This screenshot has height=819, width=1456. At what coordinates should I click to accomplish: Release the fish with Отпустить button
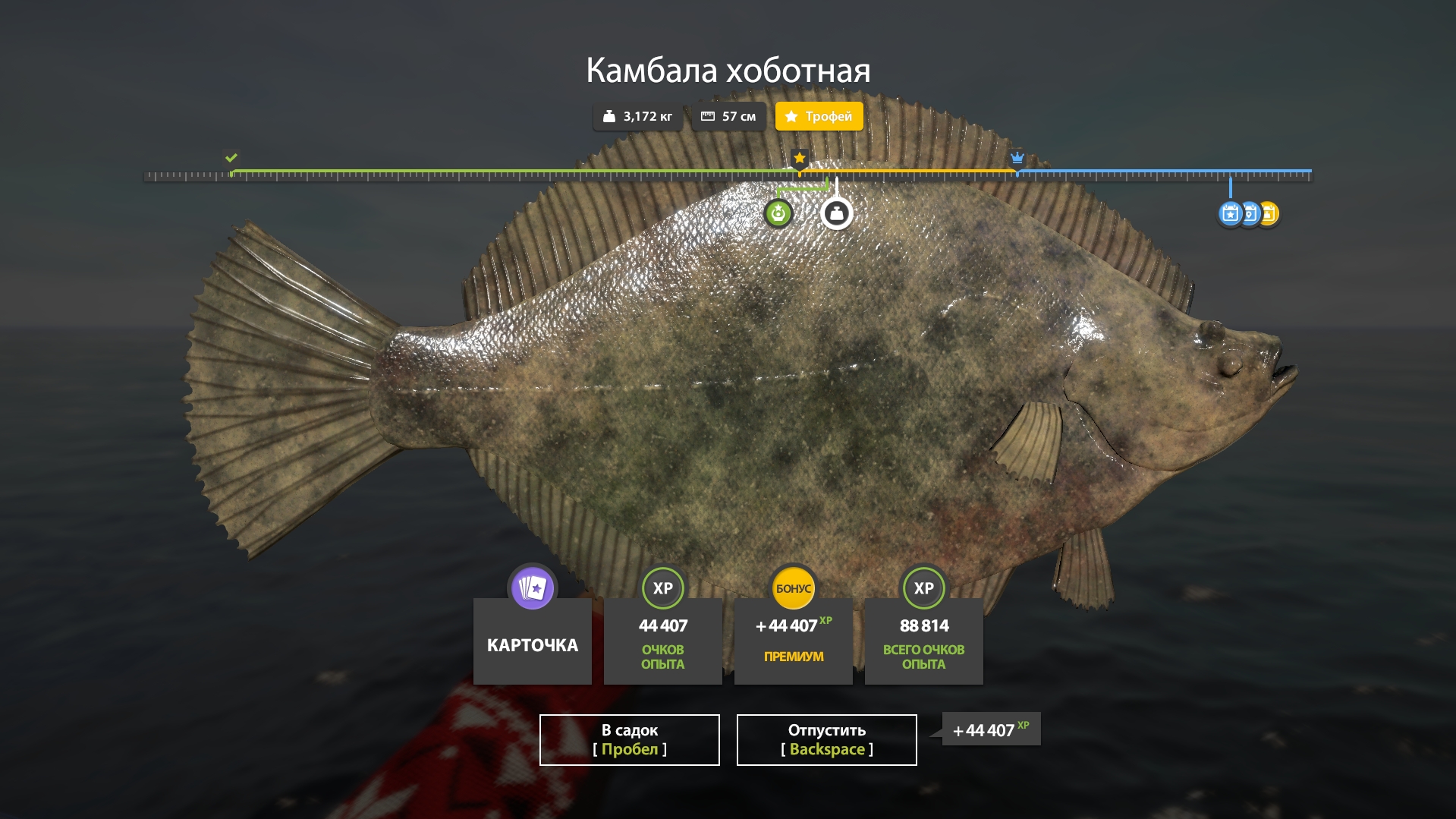pos(826,739)
